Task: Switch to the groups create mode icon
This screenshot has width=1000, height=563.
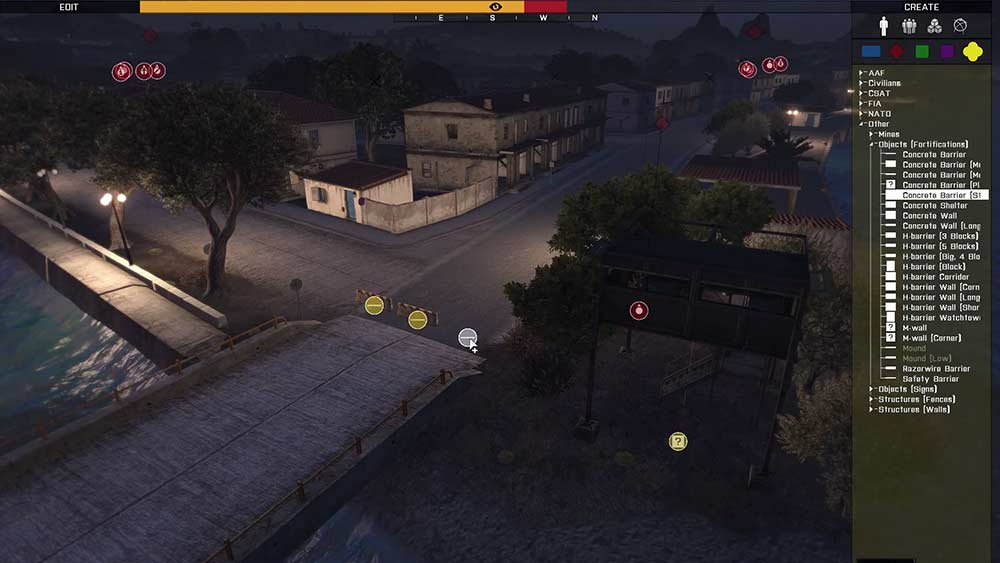Action: click(x=909, y=26)
